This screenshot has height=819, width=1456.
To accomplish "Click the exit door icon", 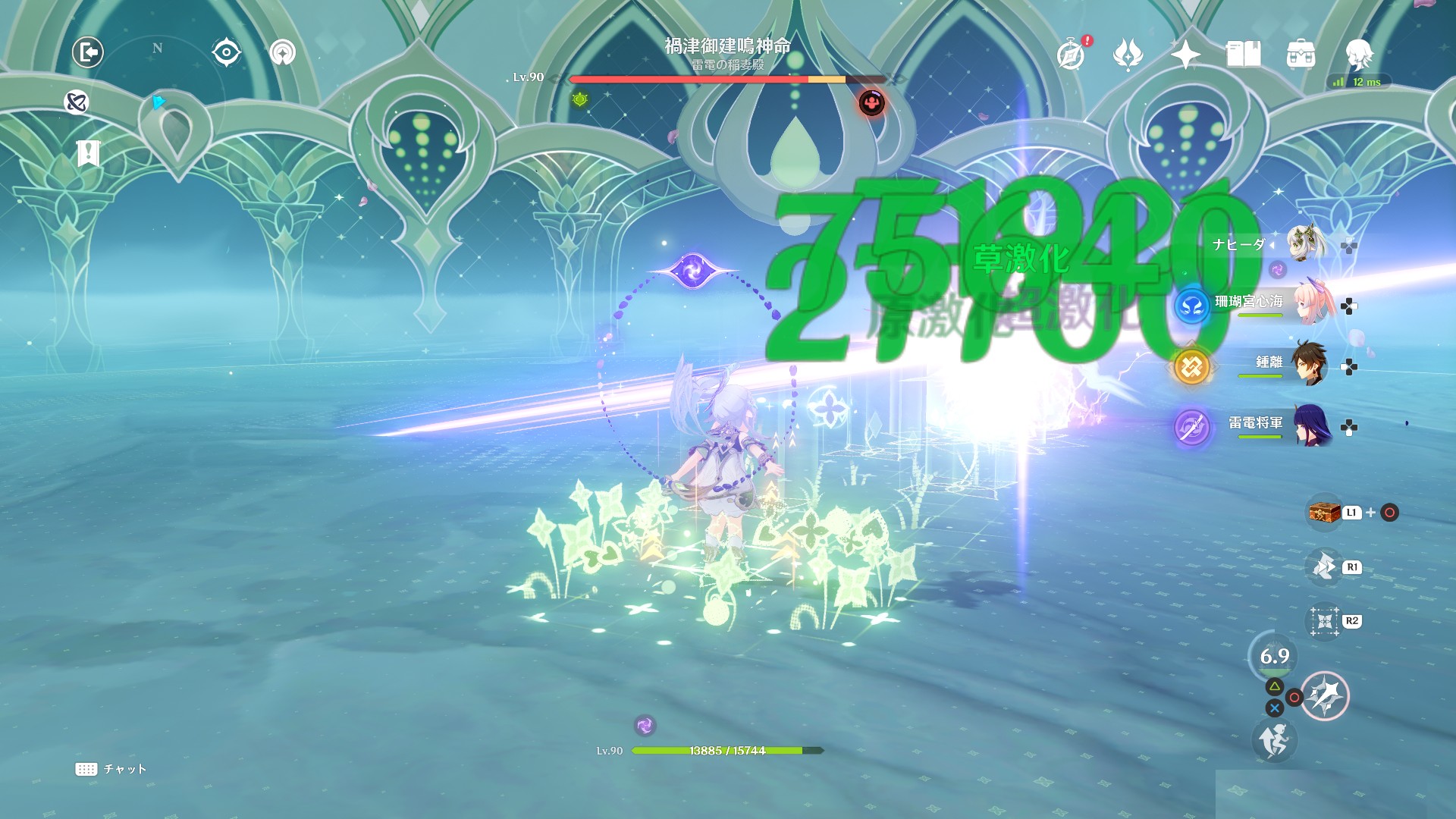I will (88, 52).
